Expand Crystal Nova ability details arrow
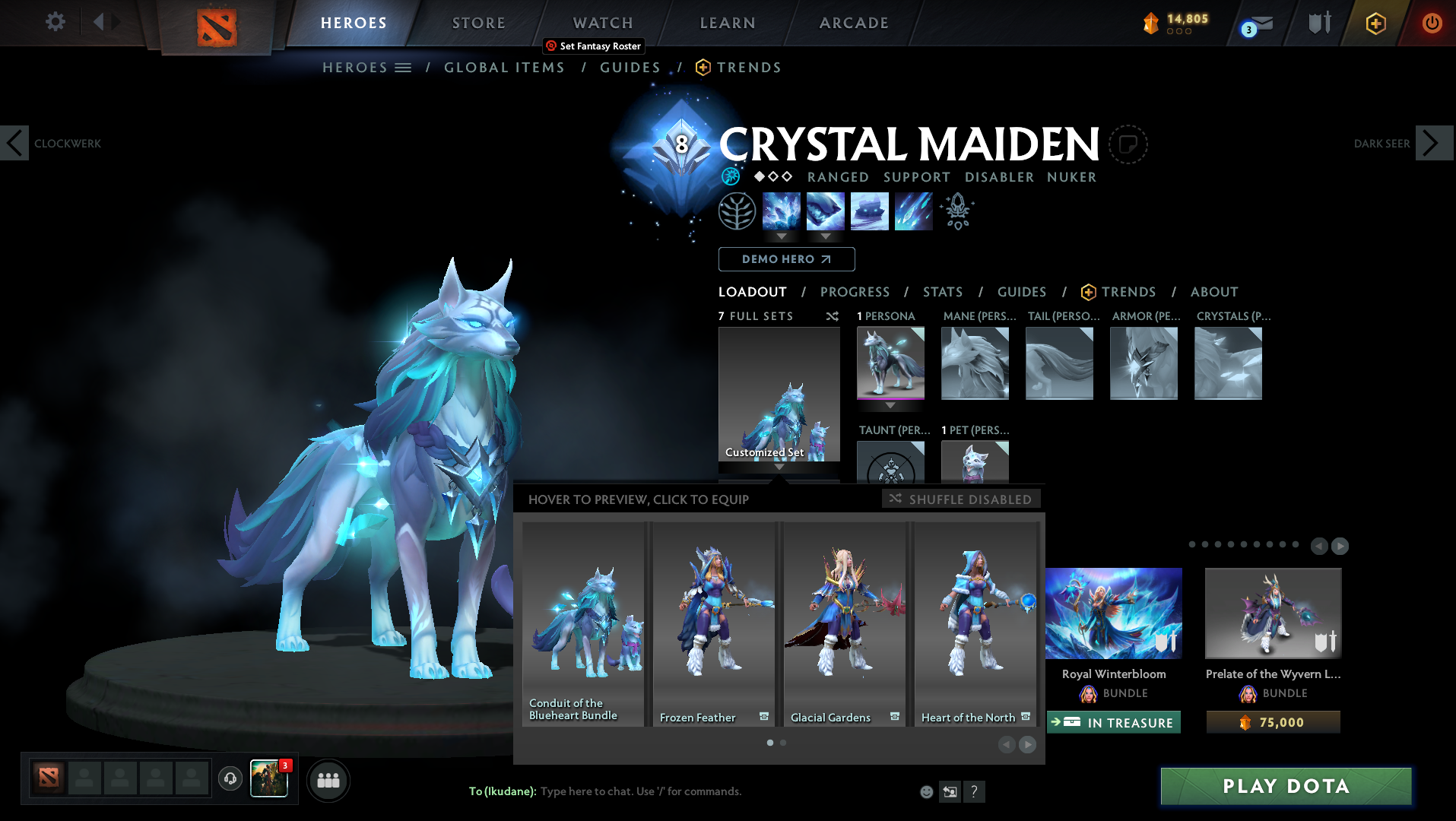The image size is (1456, 821). click(782, 236)
